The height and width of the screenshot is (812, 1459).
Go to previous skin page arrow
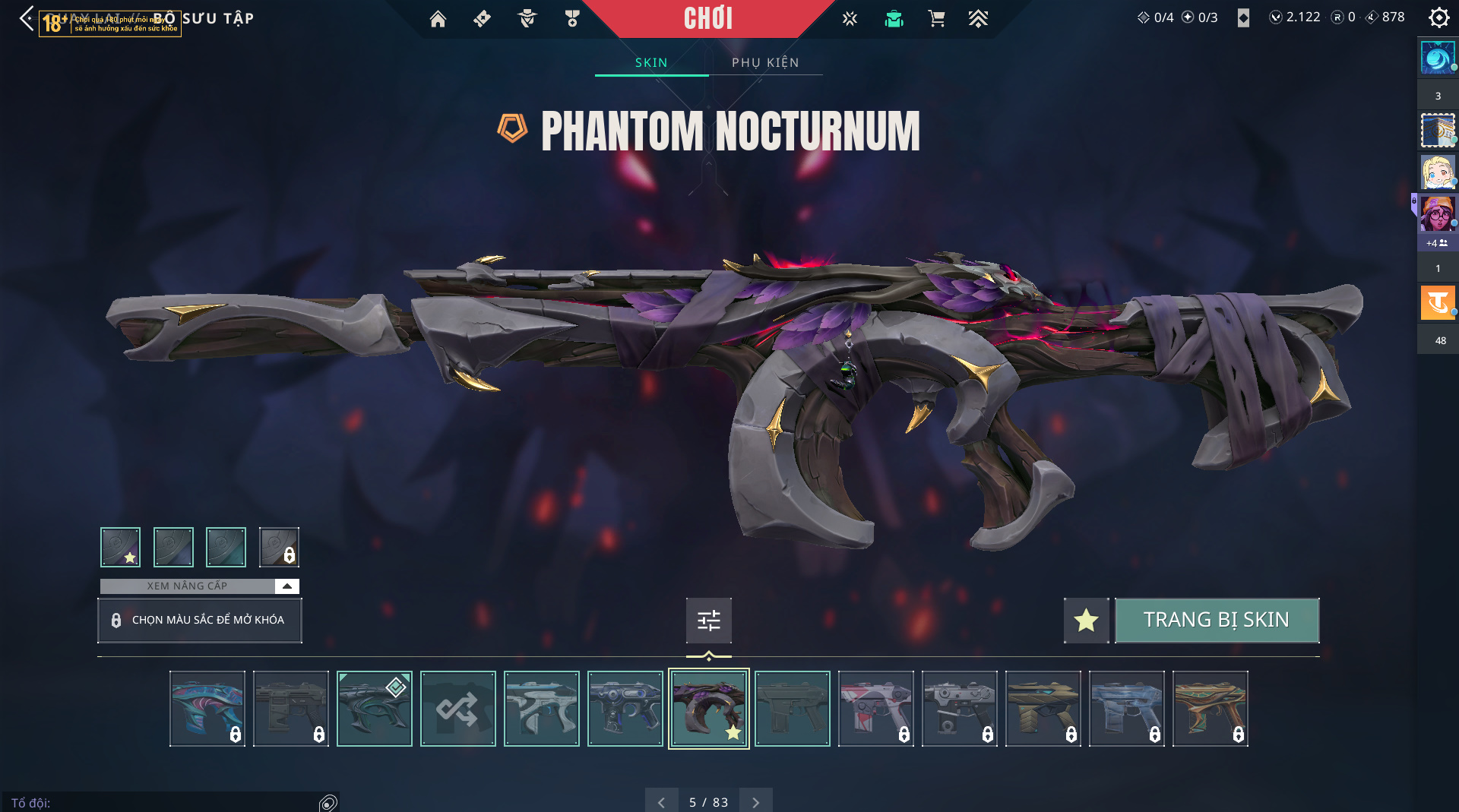(x=661, y=802)
